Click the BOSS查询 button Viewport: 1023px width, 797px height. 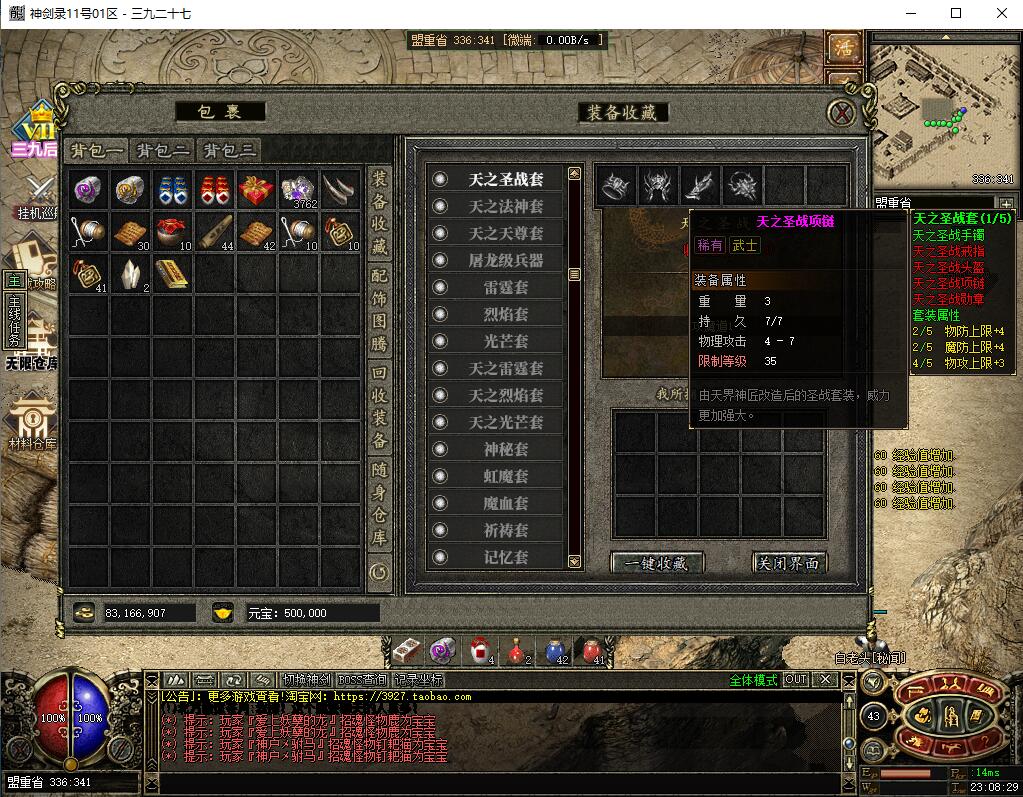[x=364, y=679]
